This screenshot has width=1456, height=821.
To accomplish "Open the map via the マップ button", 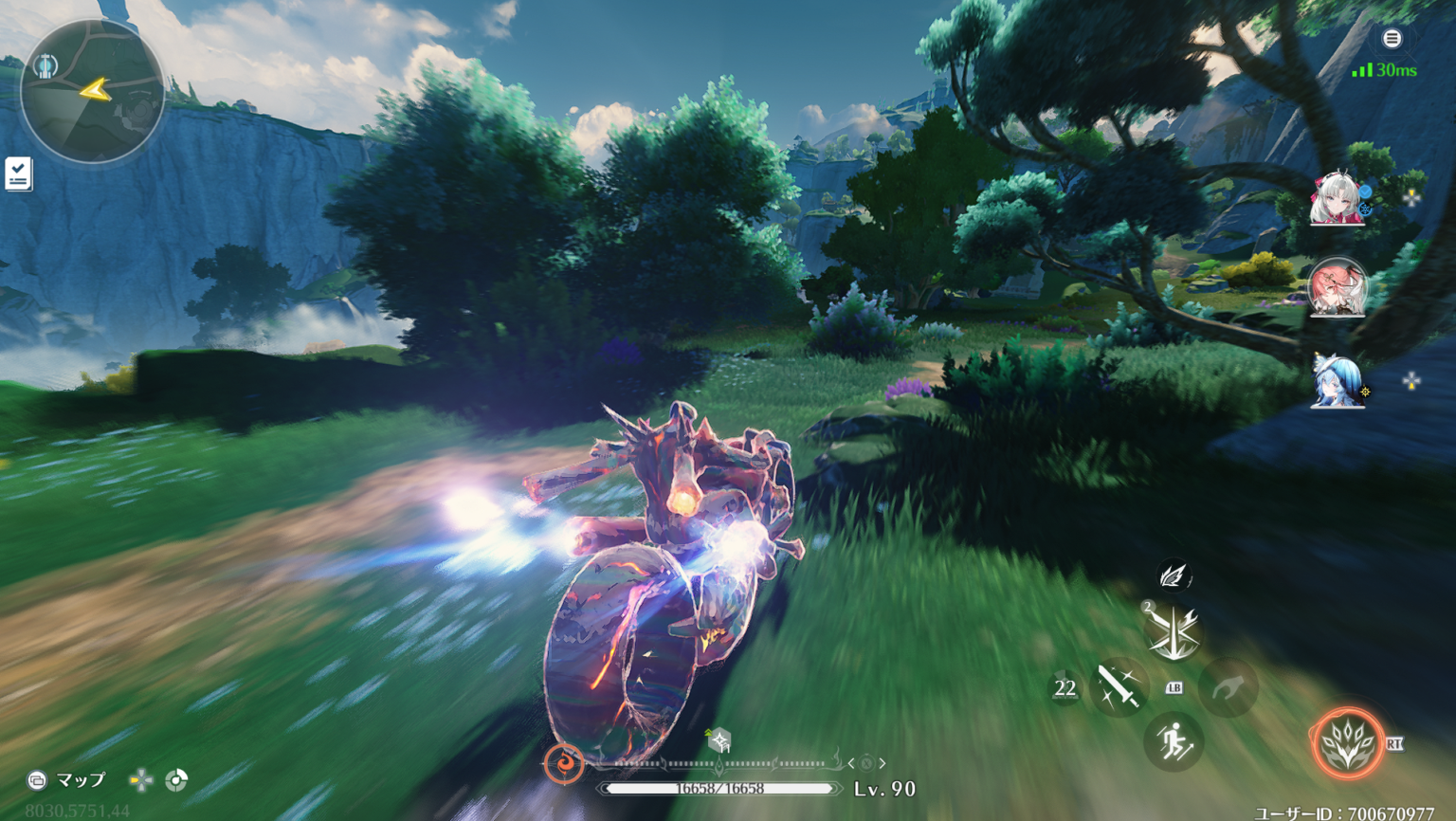I will coord(66,780).
